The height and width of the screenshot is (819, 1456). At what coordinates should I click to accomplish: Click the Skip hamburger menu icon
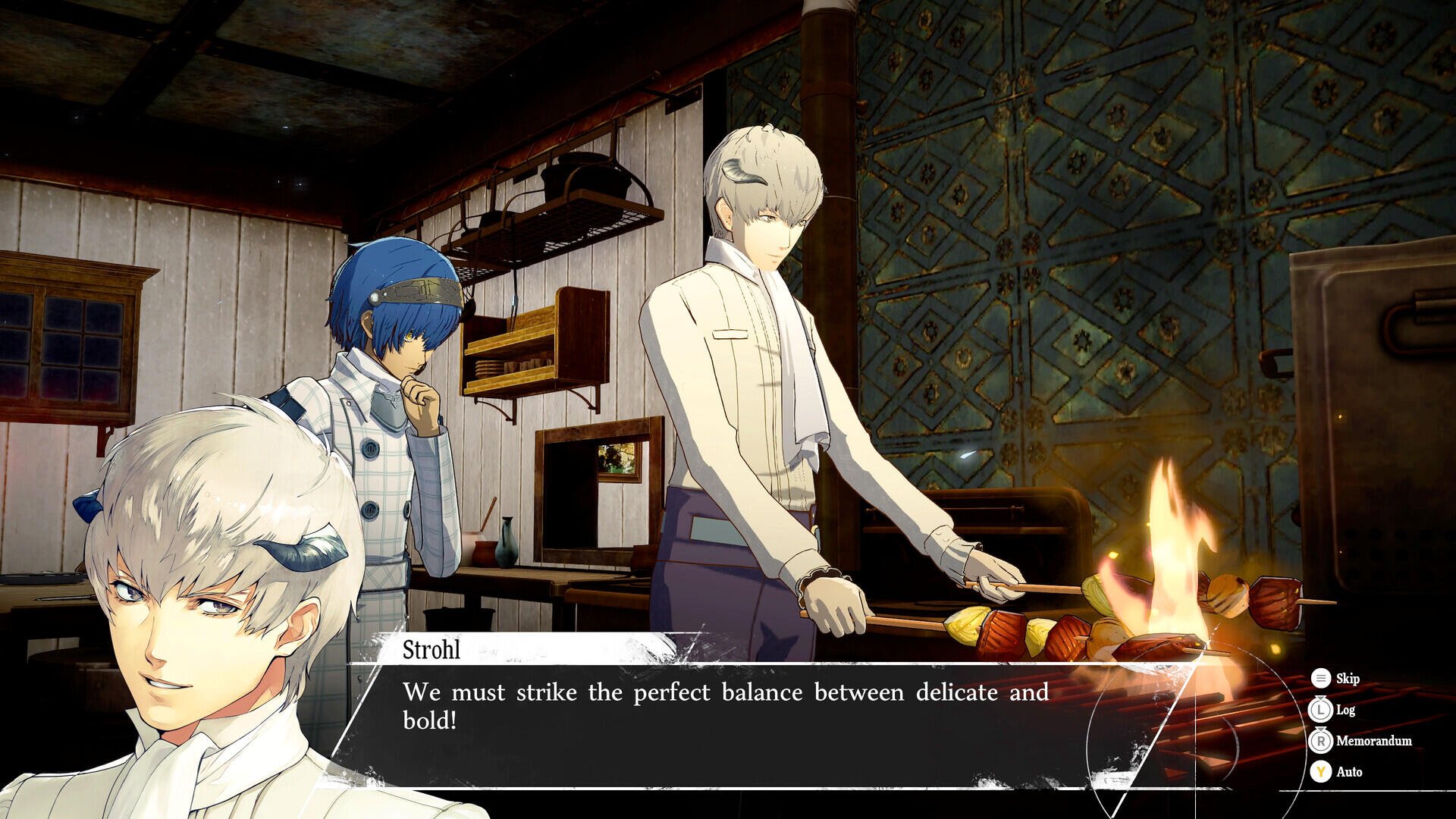(1321, 679)
